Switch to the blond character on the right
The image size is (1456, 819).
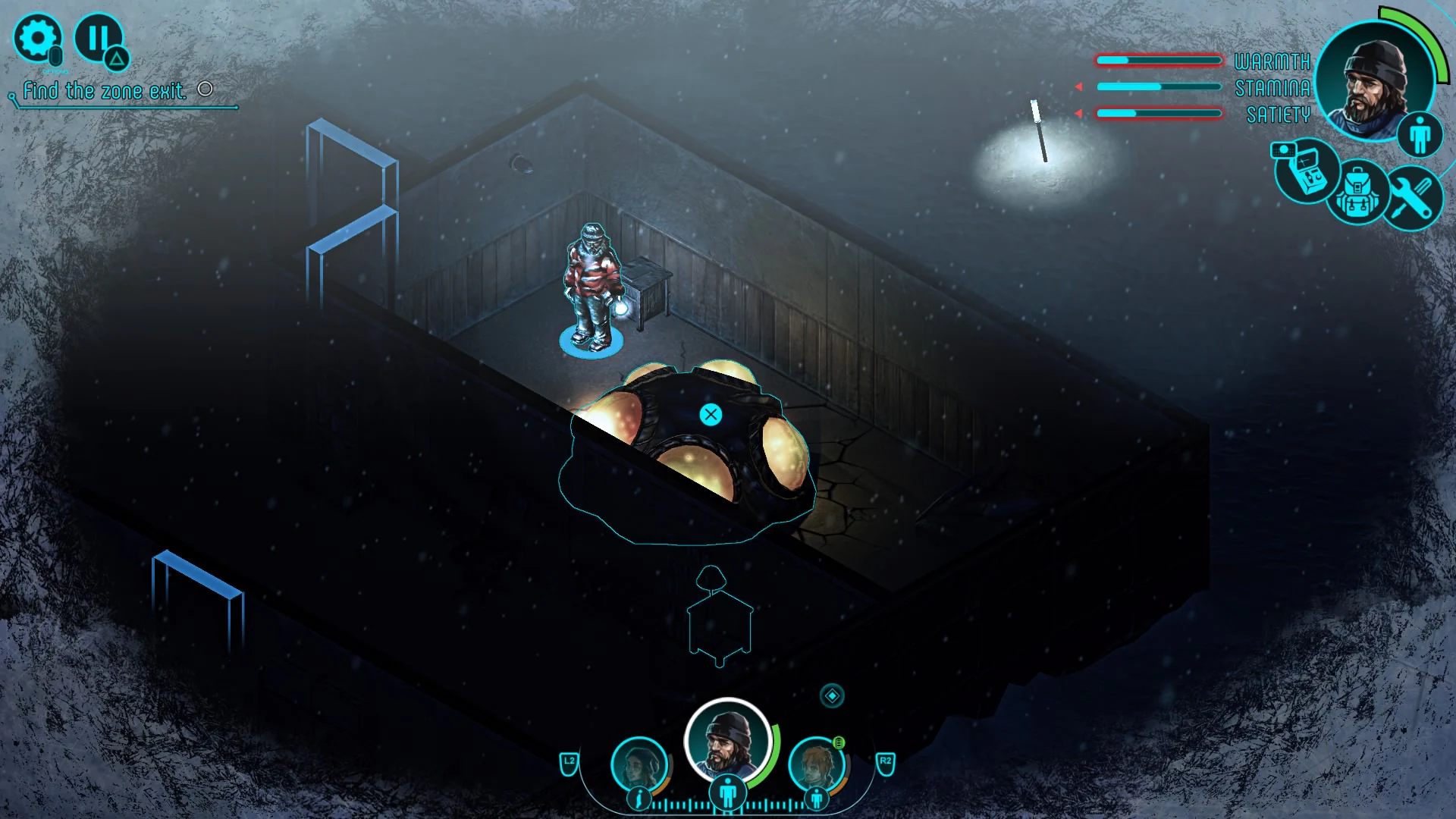(818, 765)
